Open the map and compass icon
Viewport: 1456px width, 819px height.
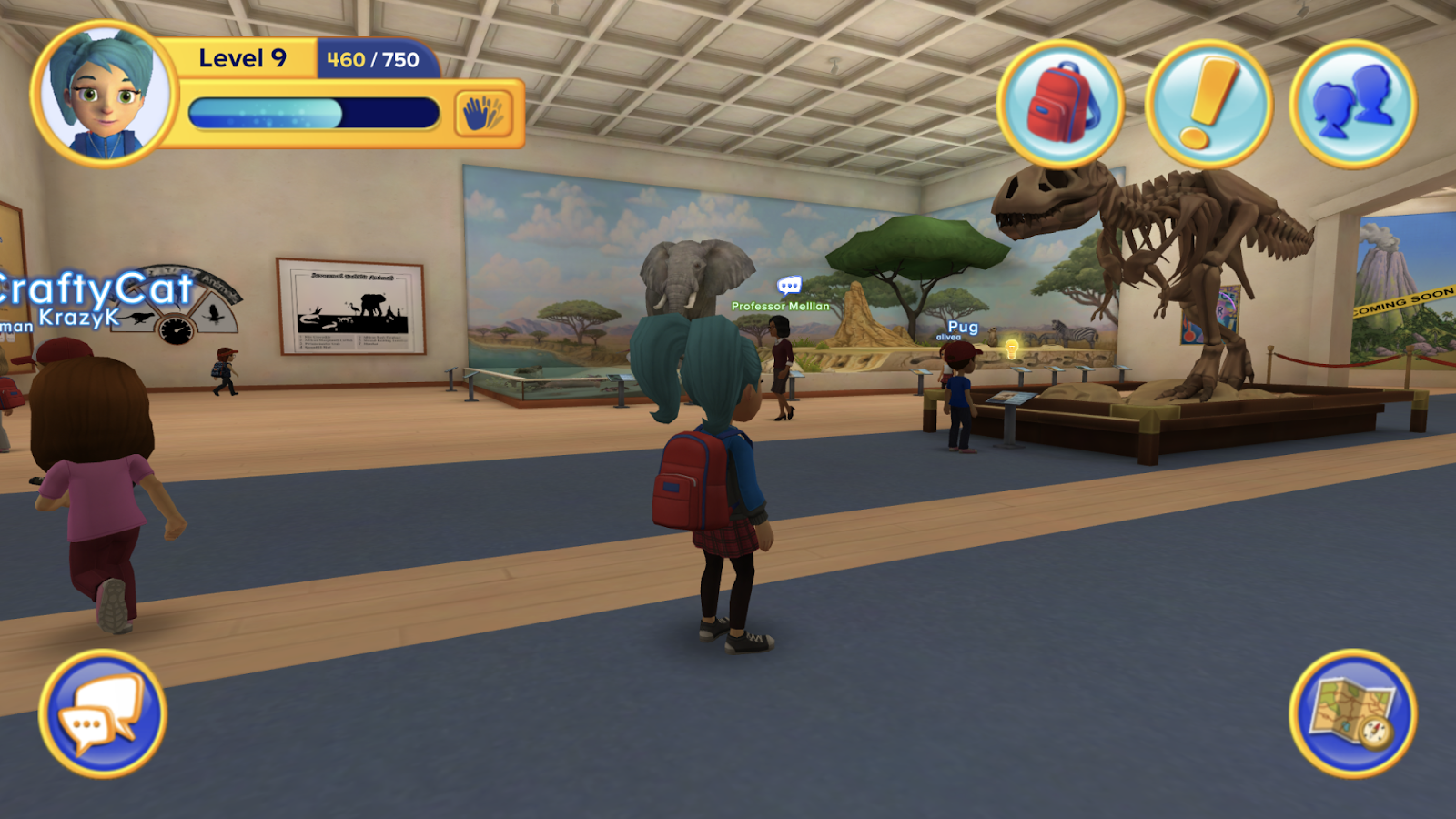[1351, 719]
